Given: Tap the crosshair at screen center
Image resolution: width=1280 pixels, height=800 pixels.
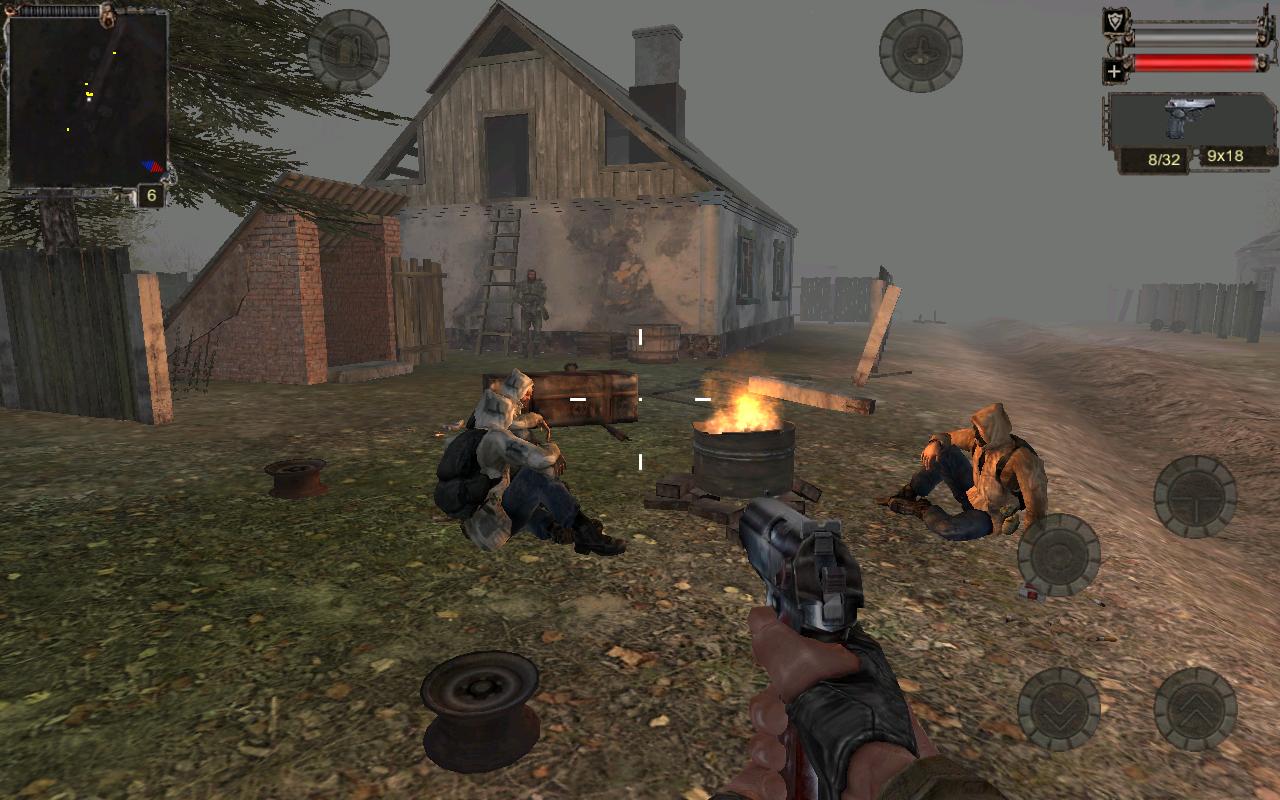Looking at the screenshot, I should [x=640, y=400].
